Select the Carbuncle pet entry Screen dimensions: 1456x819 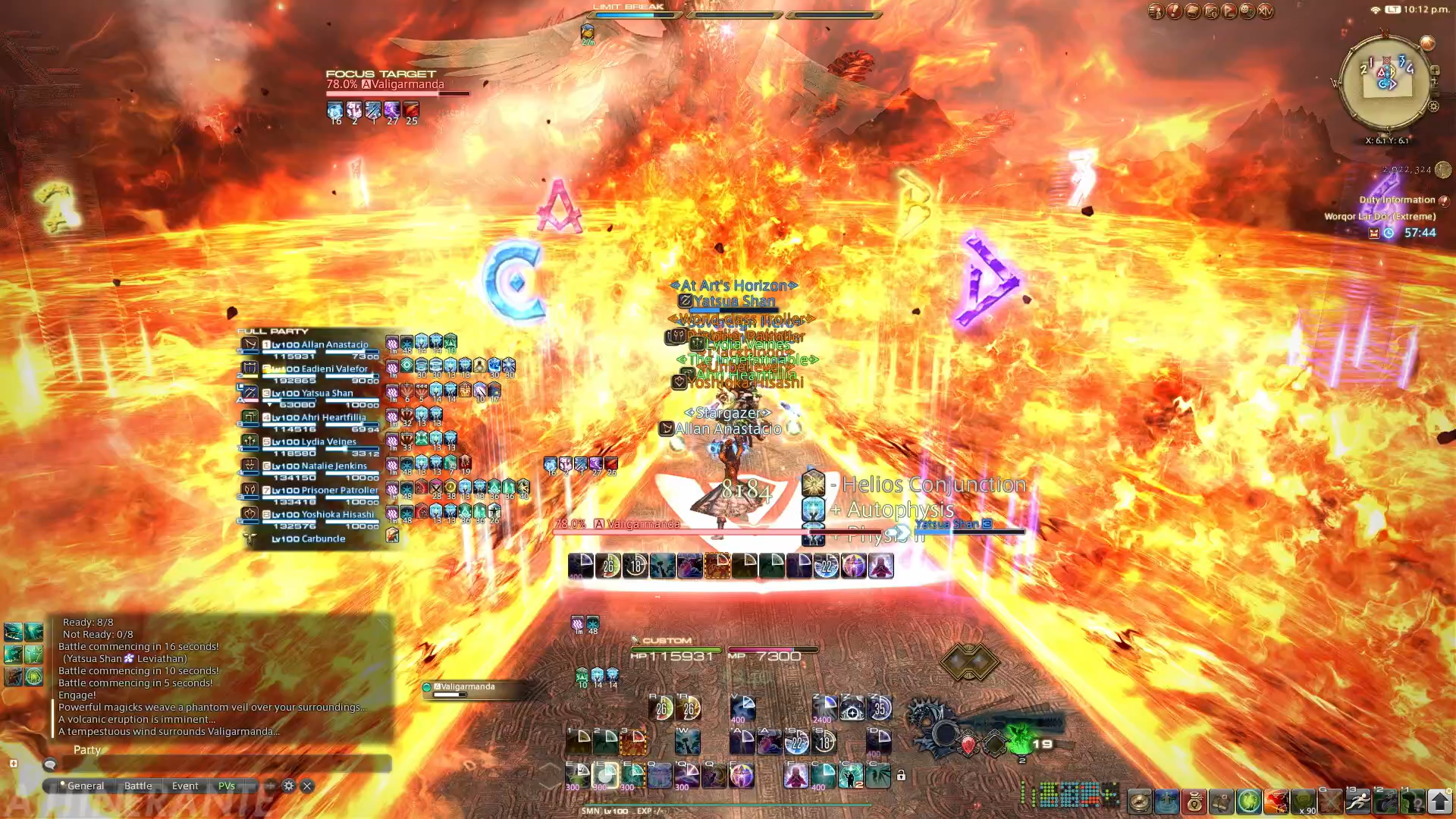pos(308,539)
